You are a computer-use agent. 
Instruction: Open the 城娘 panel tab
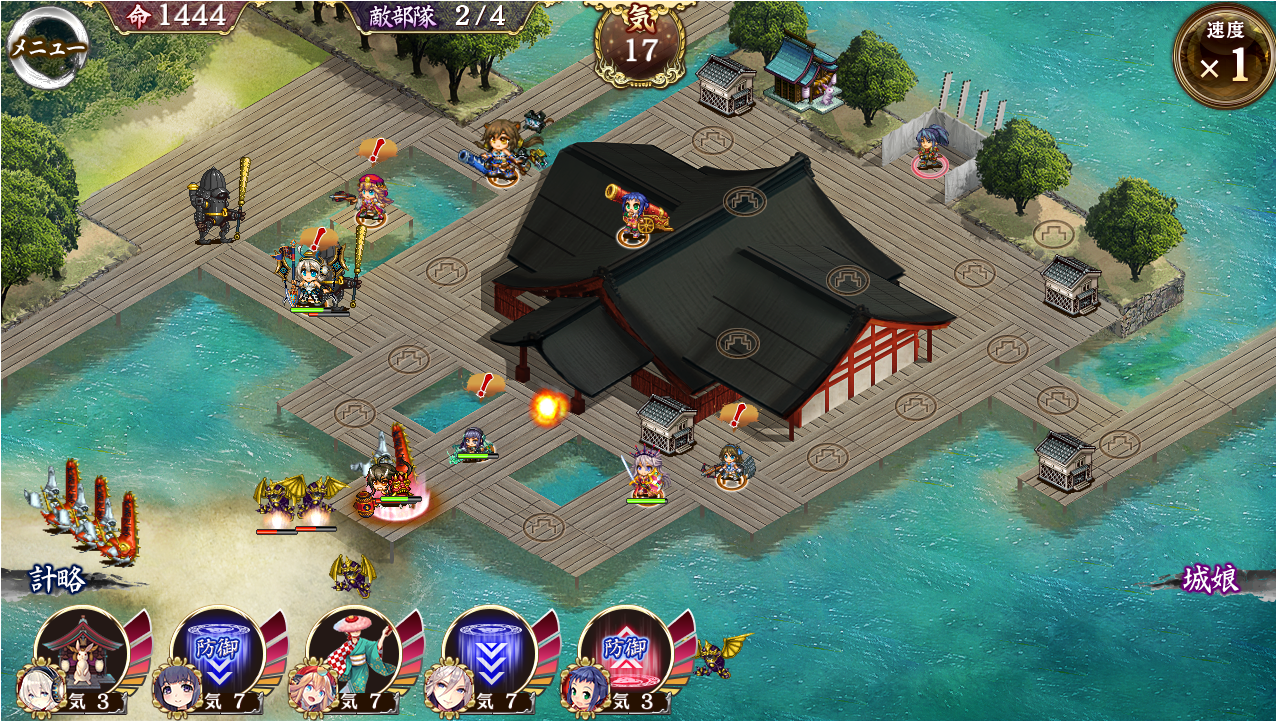(x=1212, y=580)
